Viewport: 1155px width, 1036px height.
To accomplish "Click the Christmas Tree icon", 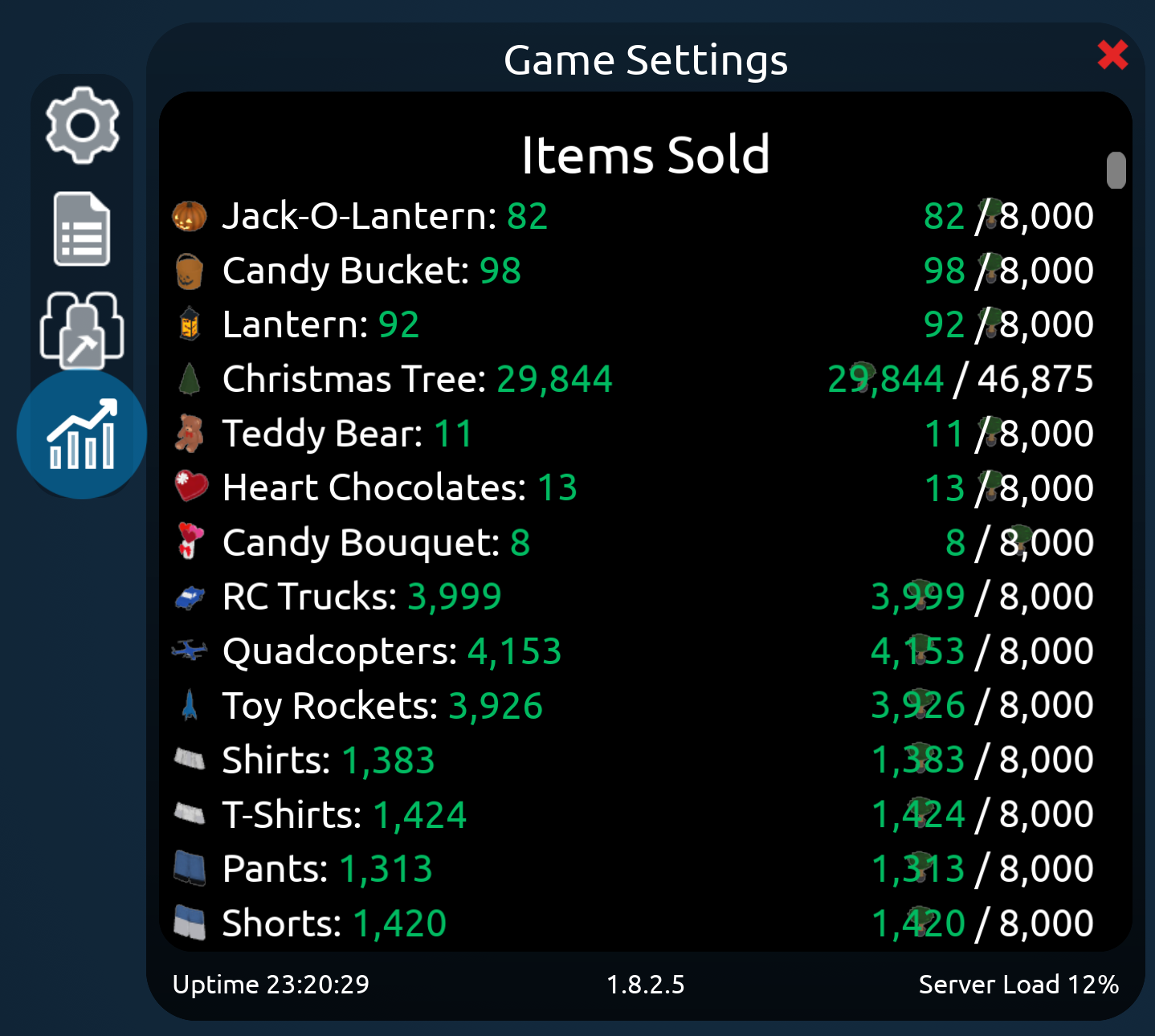I will (191, 378).
